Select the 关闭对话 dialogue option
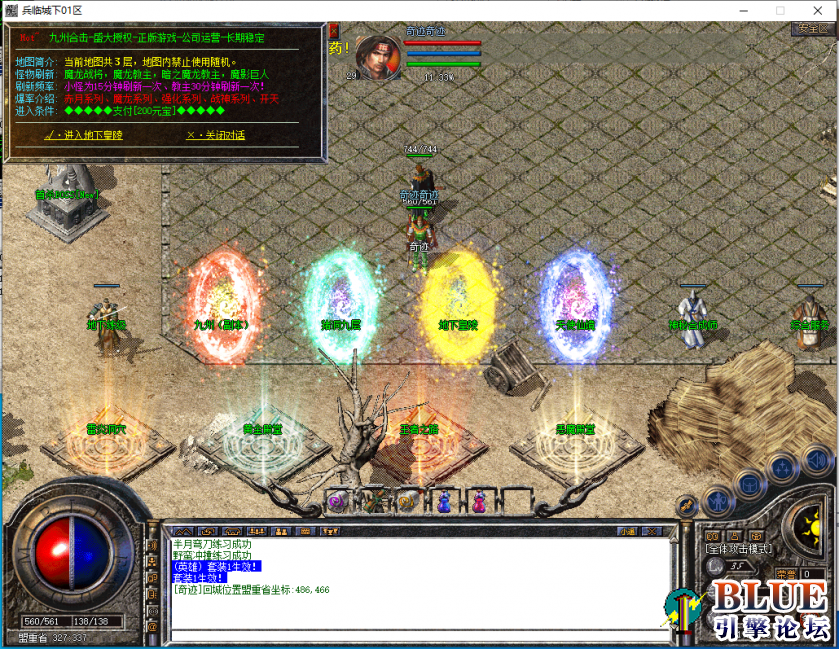Image resolution: width=839 pixels, height=649 pixels. 215,135
